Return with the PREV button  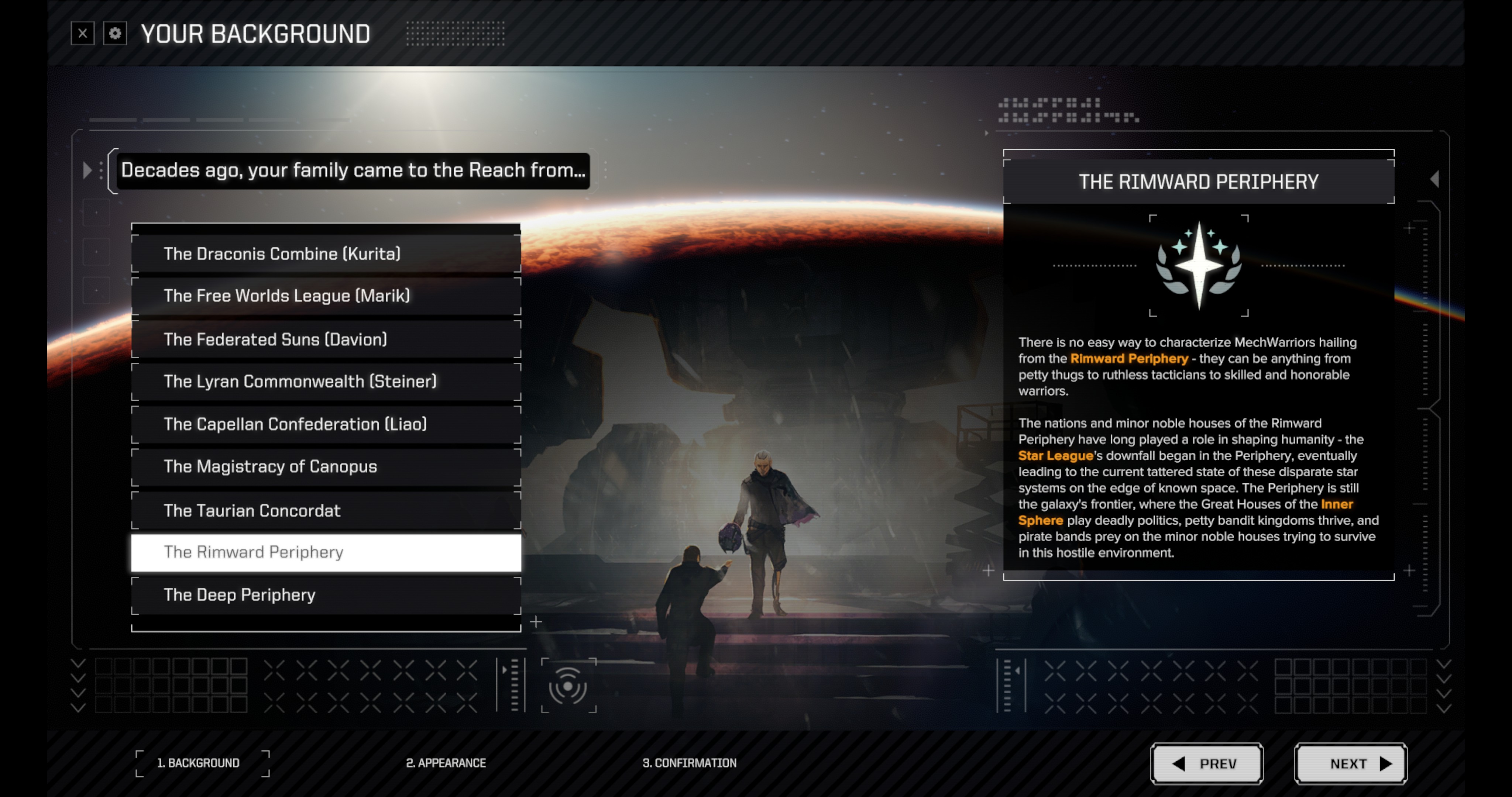[1206, 763]
